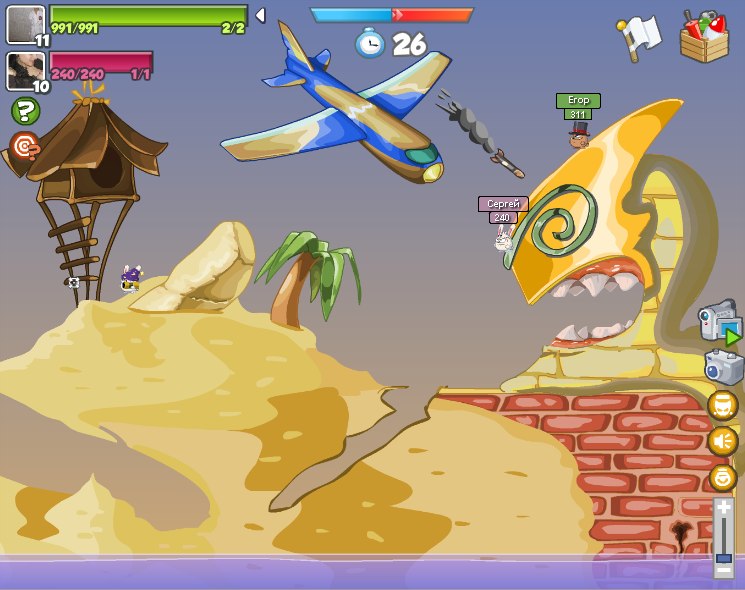Start video recording with camcorder icon
The image size is (745, 590).
[x=719, y=323]
